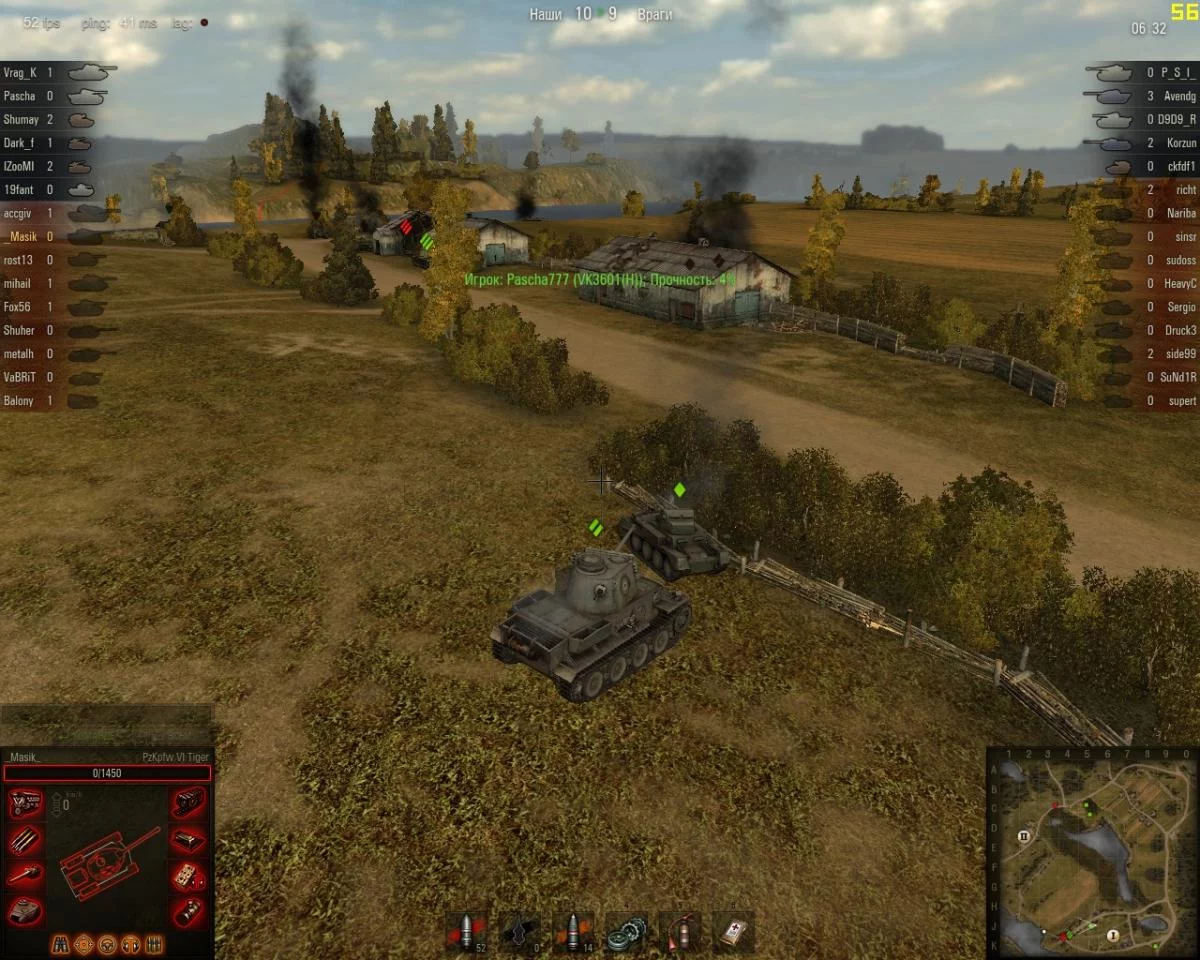Select the 52-round shell slot
The width and height of the screenshot is (1200, 960).
click(465, 931)
